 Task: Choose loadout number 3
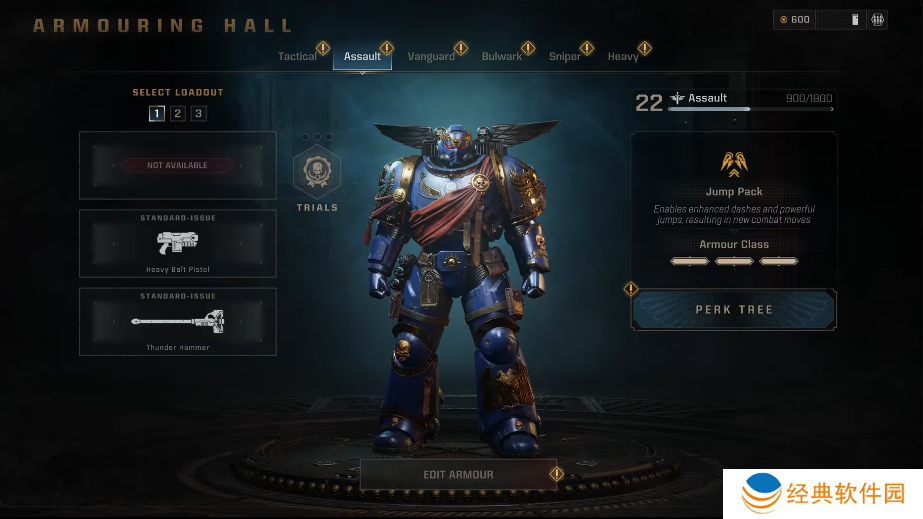(x=199, y=113)
